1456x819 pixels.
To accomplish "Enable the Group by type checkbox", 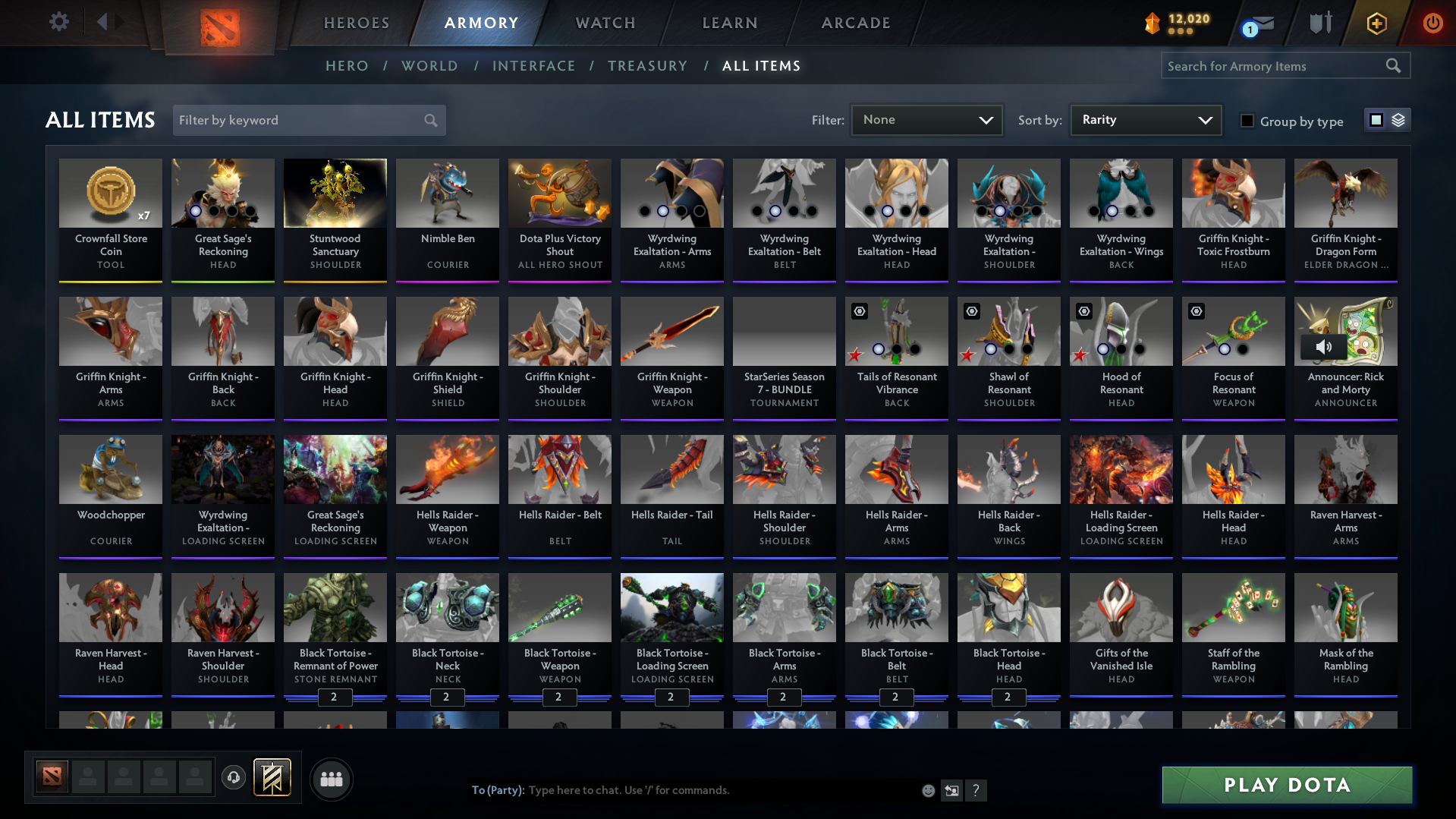I will pyautogui.click(x=1247, y=121).
